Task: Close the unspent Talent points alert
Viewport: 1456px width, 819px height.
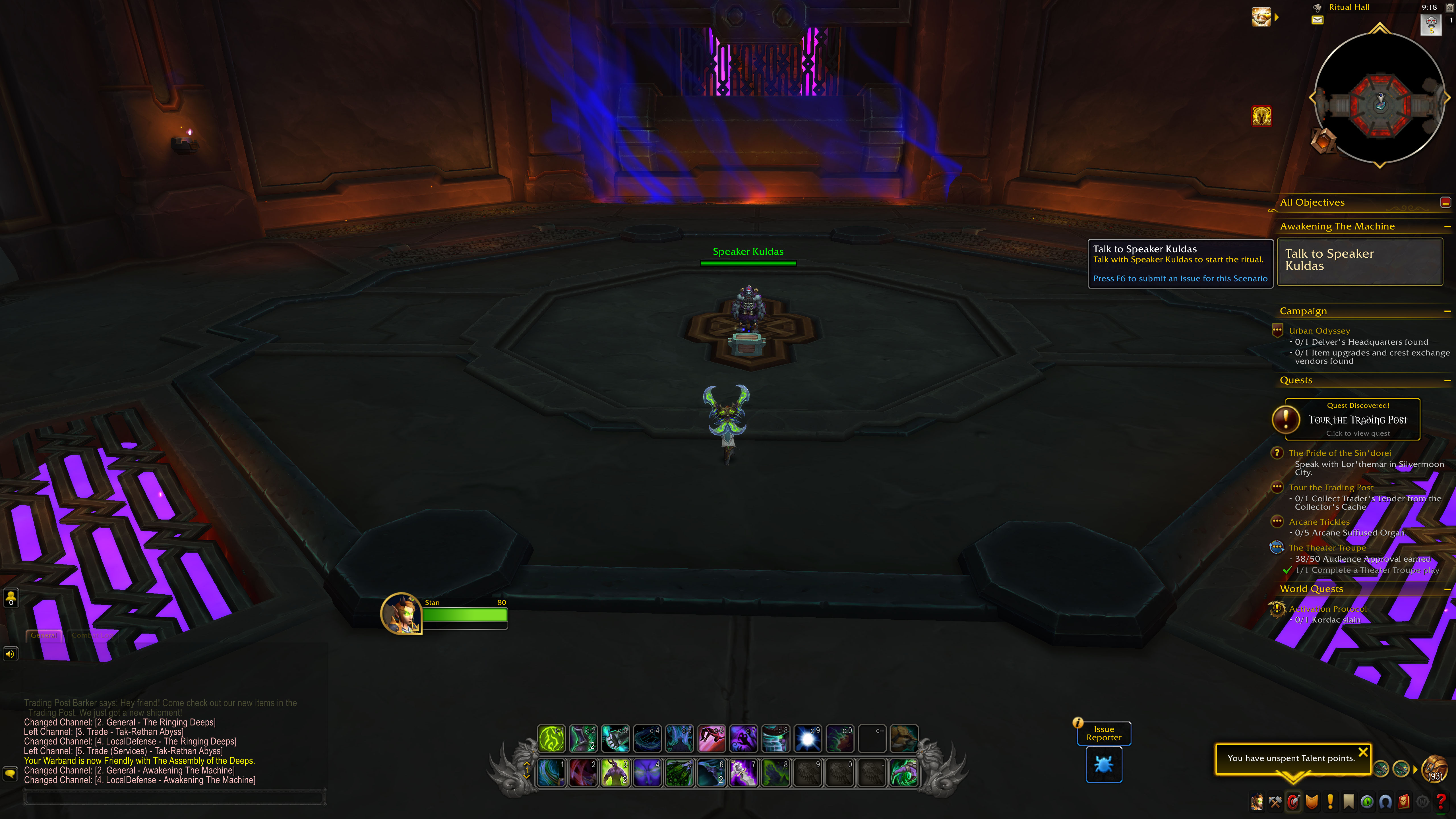Action: [1363, 752]
